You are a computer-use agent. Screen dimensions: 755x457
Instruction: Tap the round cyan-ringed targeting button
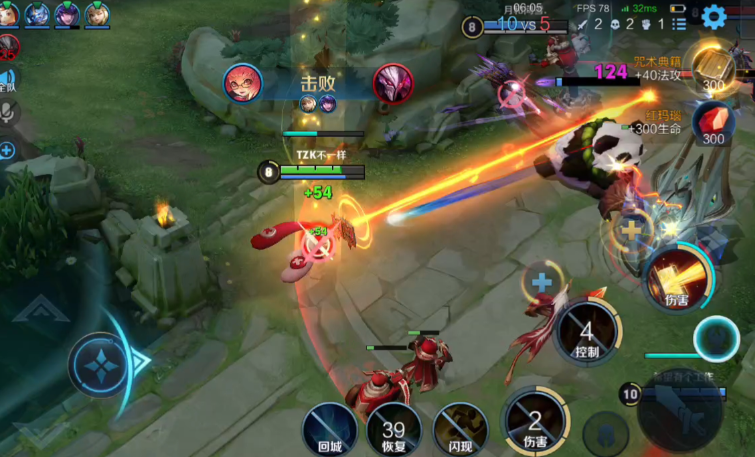[716, 338]
